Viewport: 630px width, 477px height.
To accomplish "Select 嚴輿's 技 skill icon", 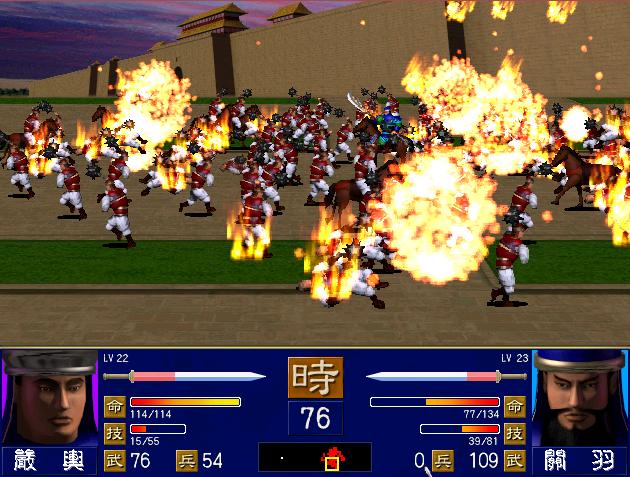I will [x=113, y=432].
